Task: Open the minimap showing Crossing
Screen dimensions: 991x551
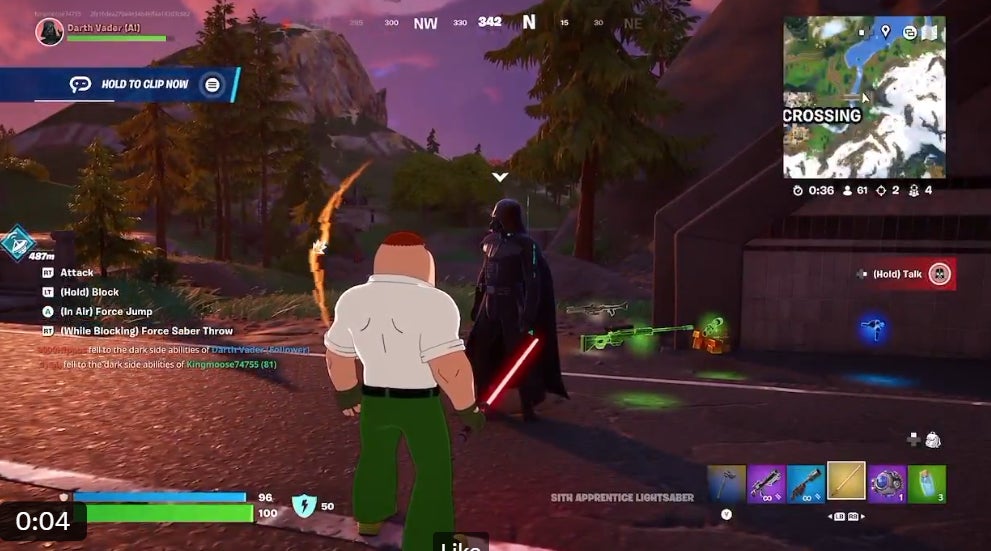Action: pos(863,96)
